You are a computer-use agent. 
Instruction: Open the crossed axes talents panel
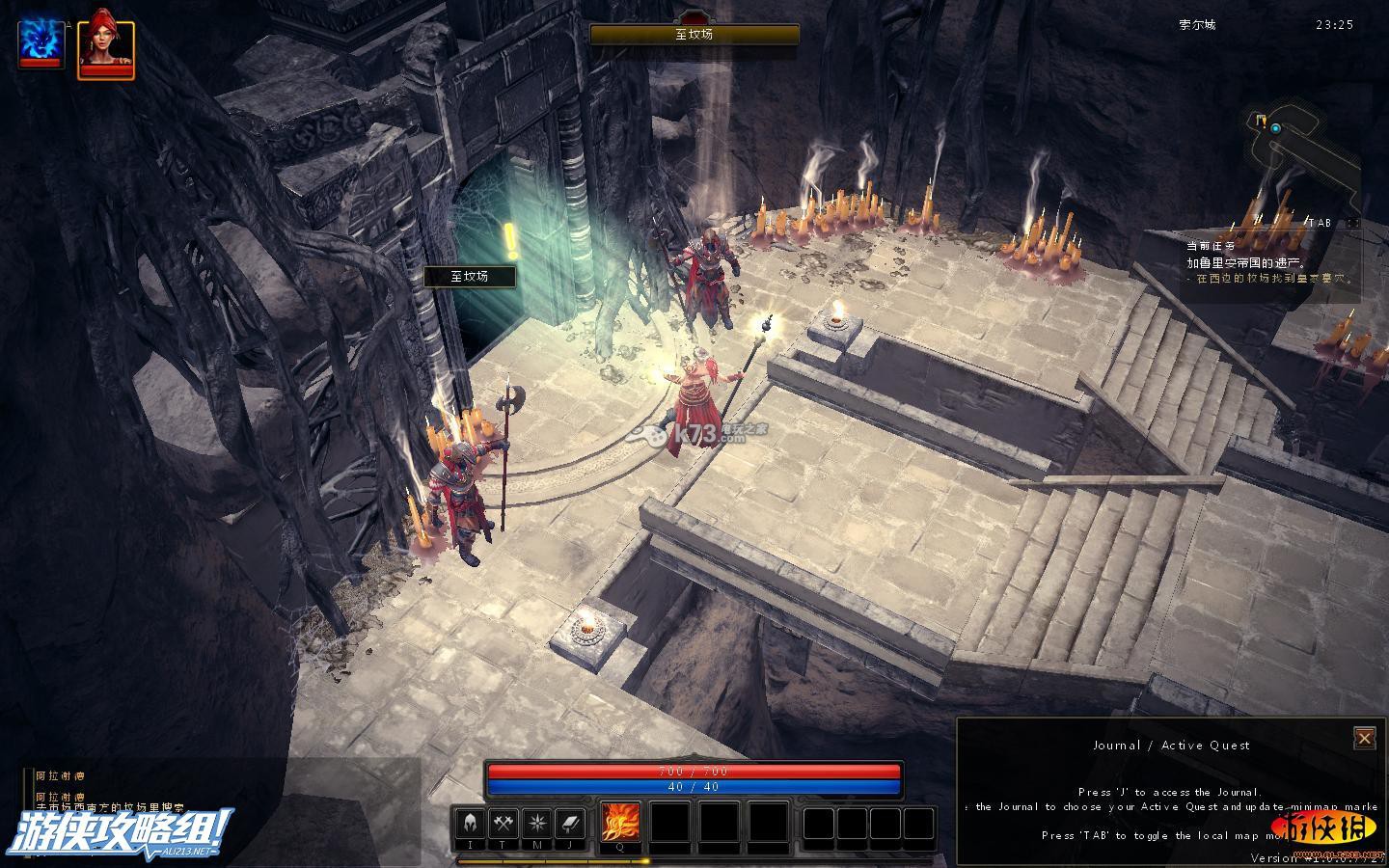tap(504, 824)
